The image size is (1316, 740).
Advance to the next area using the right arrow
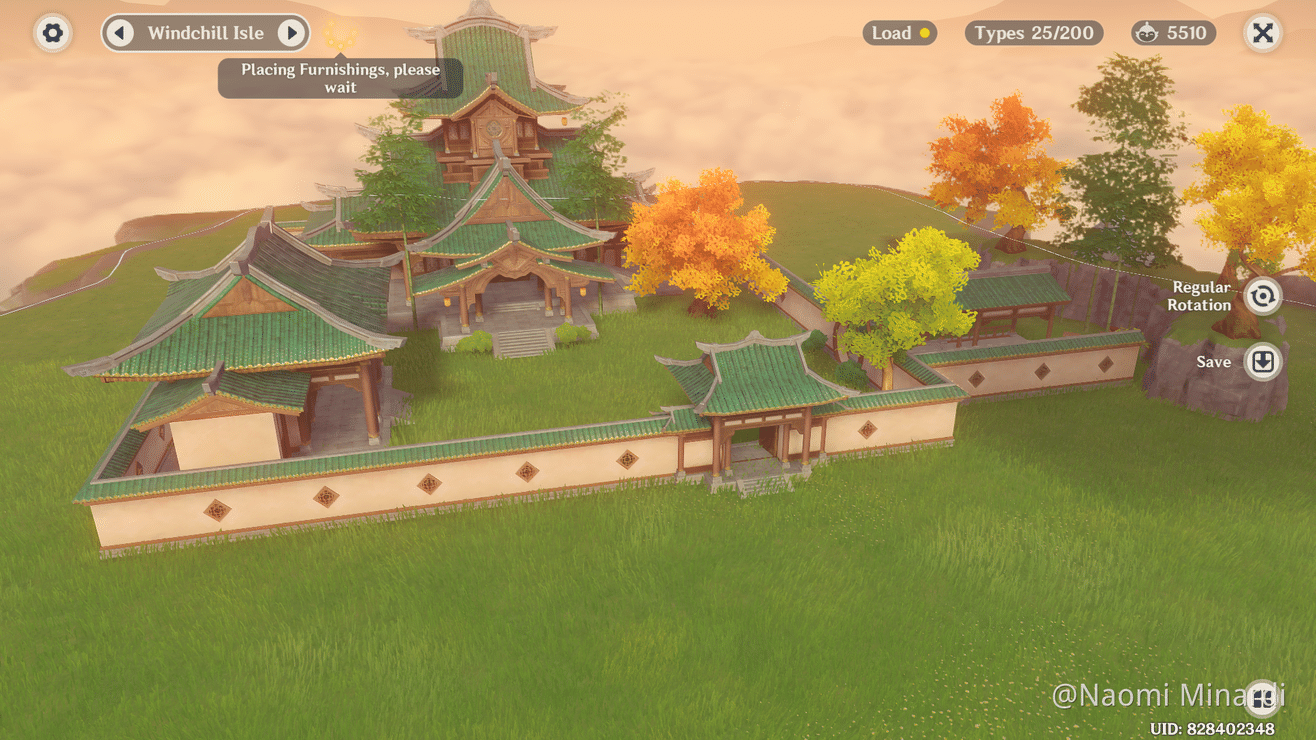291,33
